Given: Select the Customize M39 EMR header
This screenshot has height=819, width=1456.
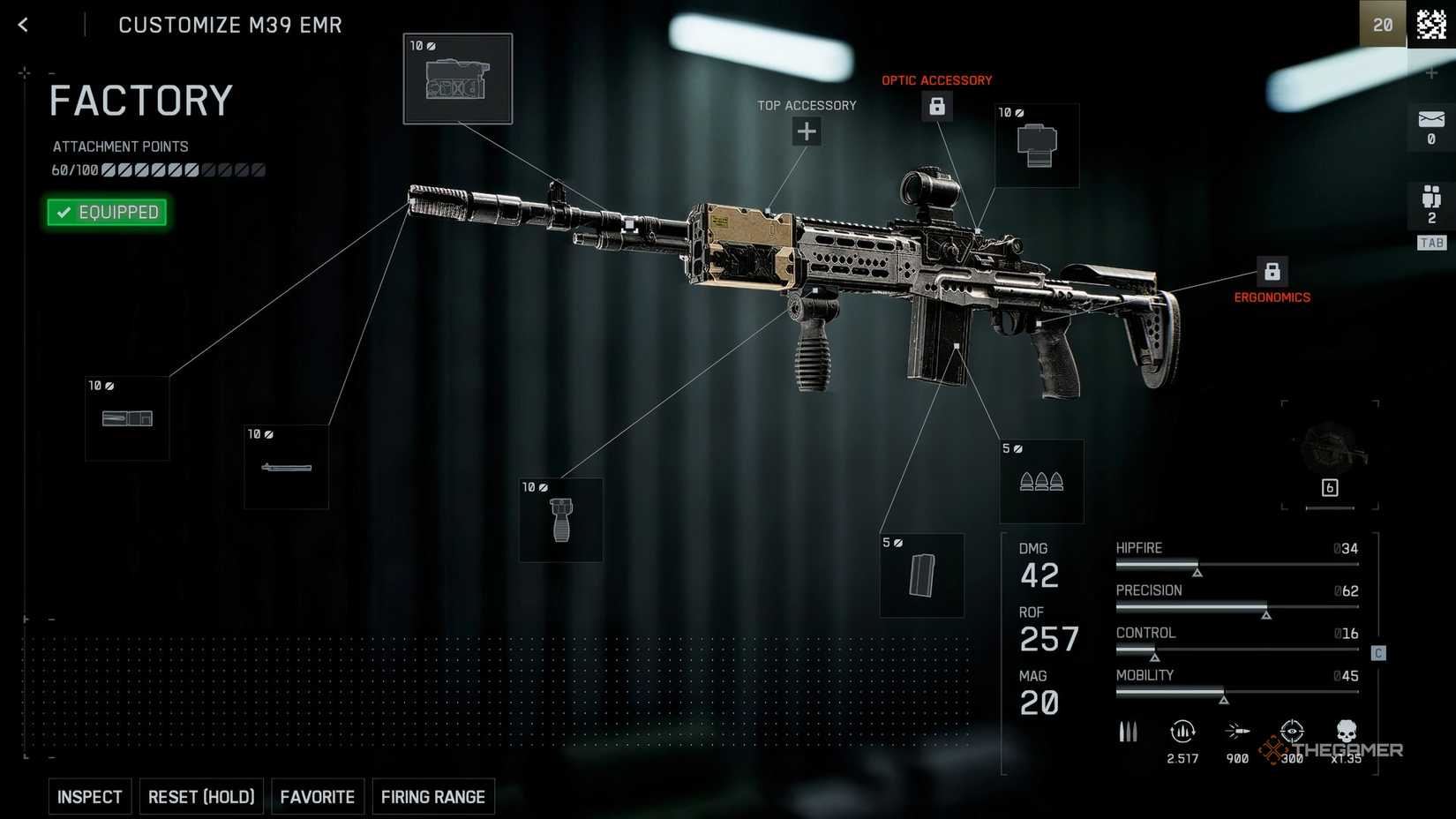Looking at the screenshot, I should 230,25.
